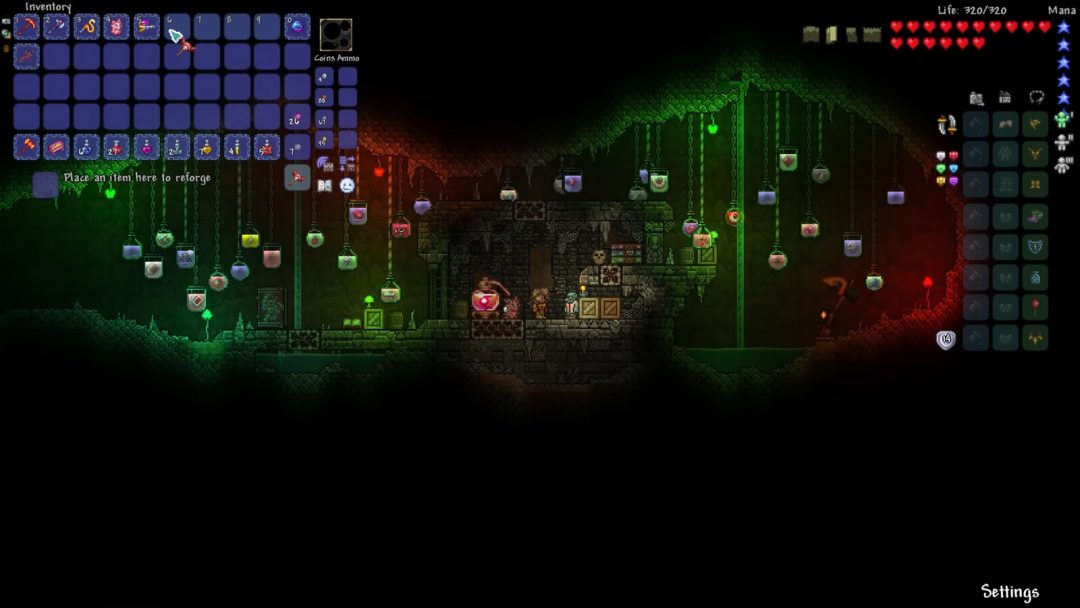Open camera mode icon above equipment

coord(976,98)
